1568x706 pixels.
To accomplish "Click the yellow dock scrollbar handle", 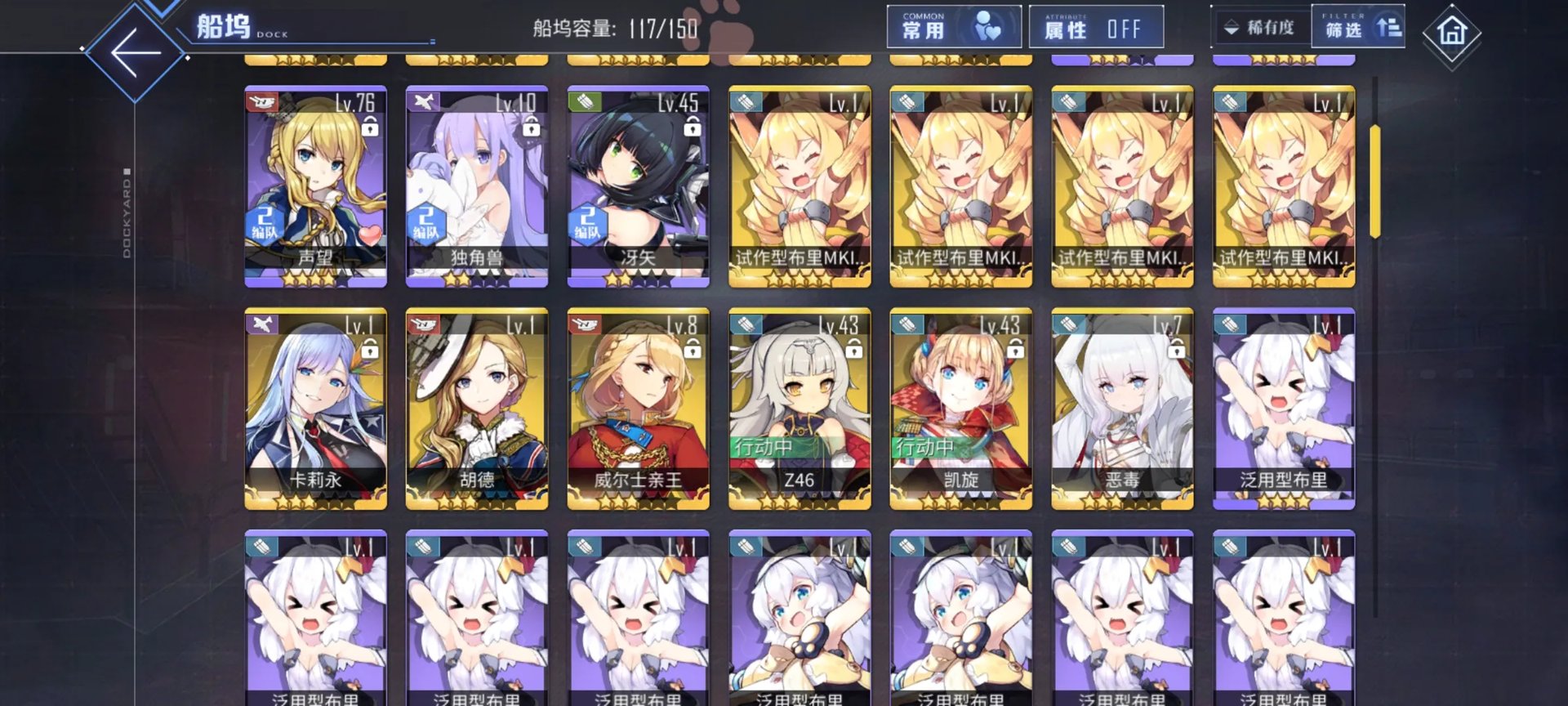I will (1375, 181).
